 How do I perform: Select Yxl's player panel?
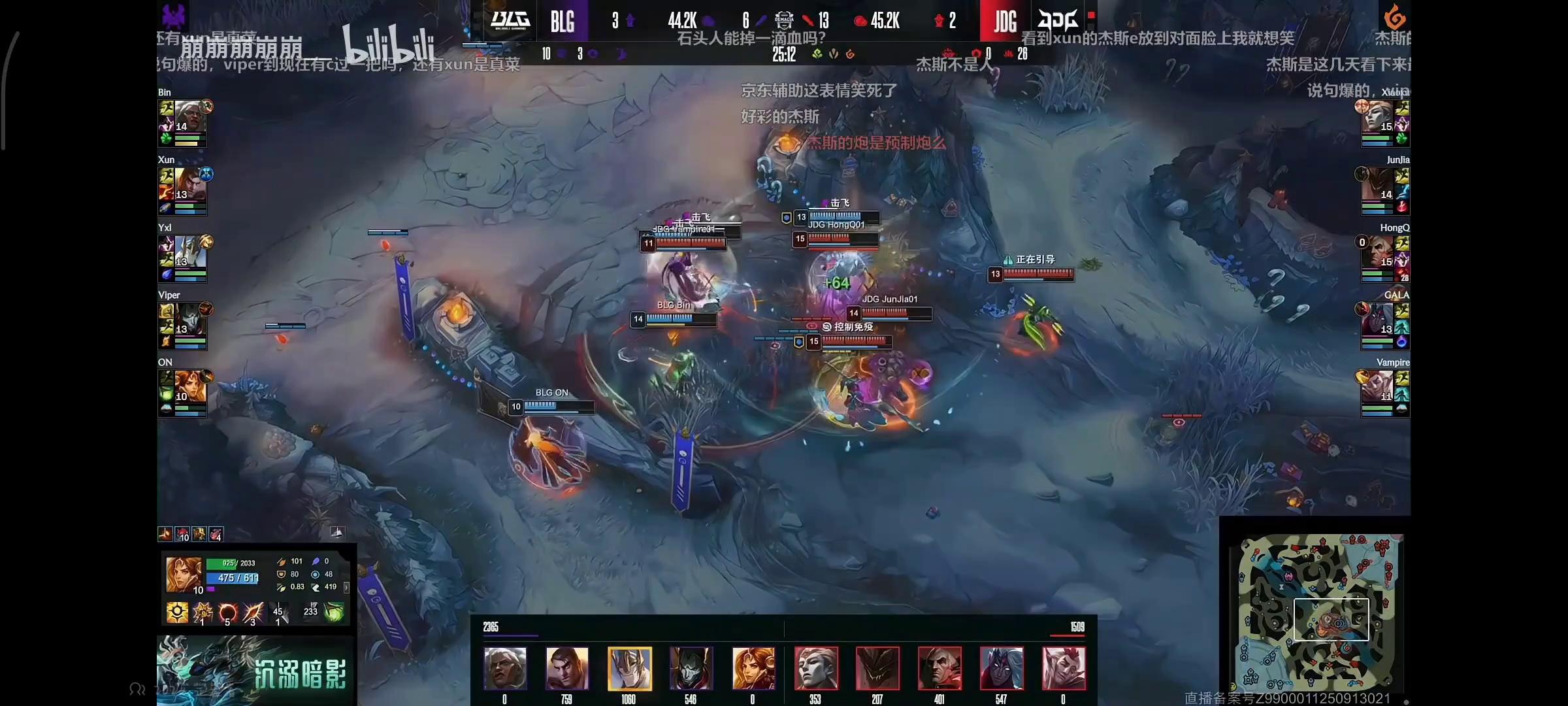pyautogui.click(x=183, y=258)
